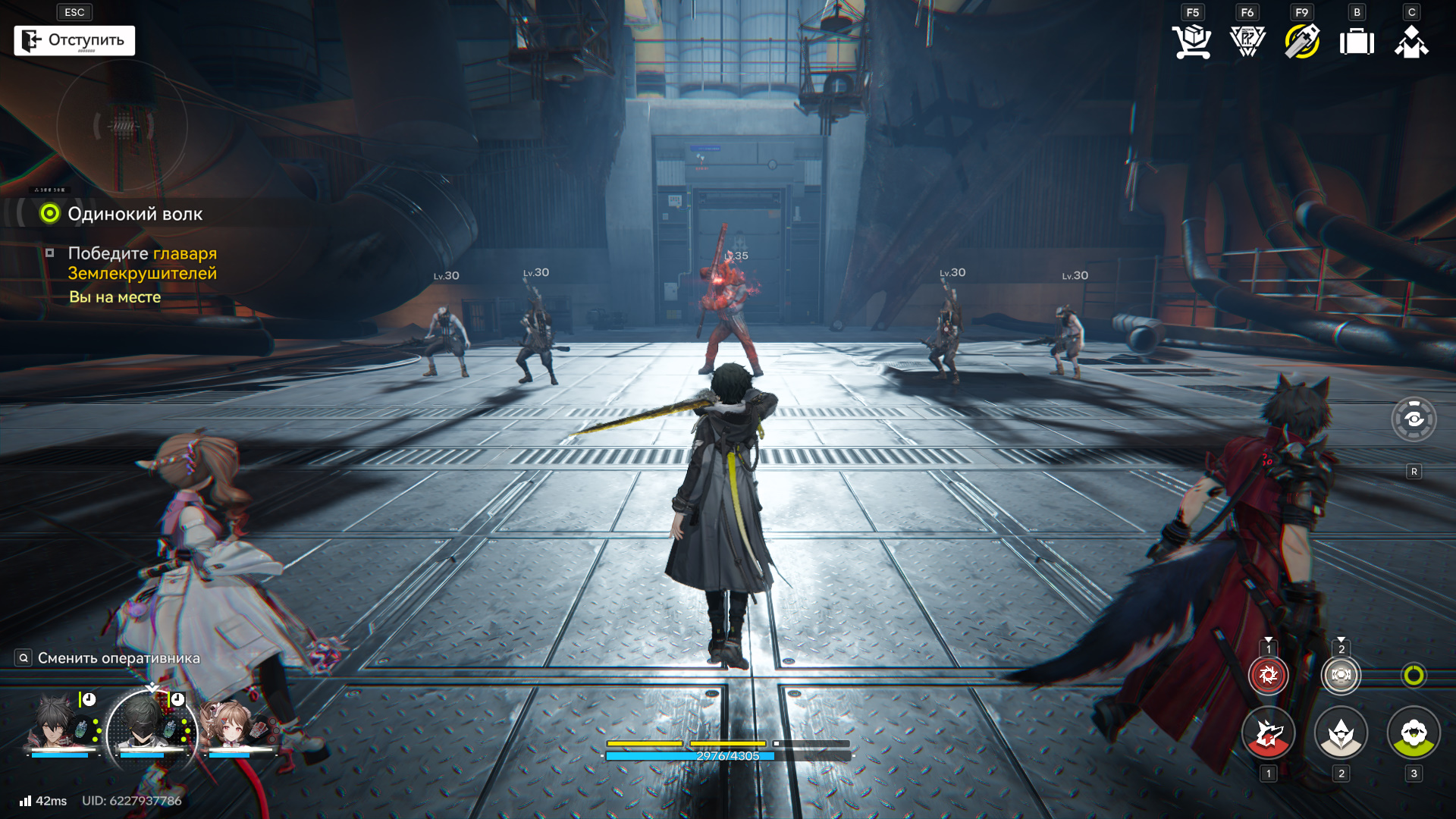Open the backpack inventory

(x=1357, y=41)
